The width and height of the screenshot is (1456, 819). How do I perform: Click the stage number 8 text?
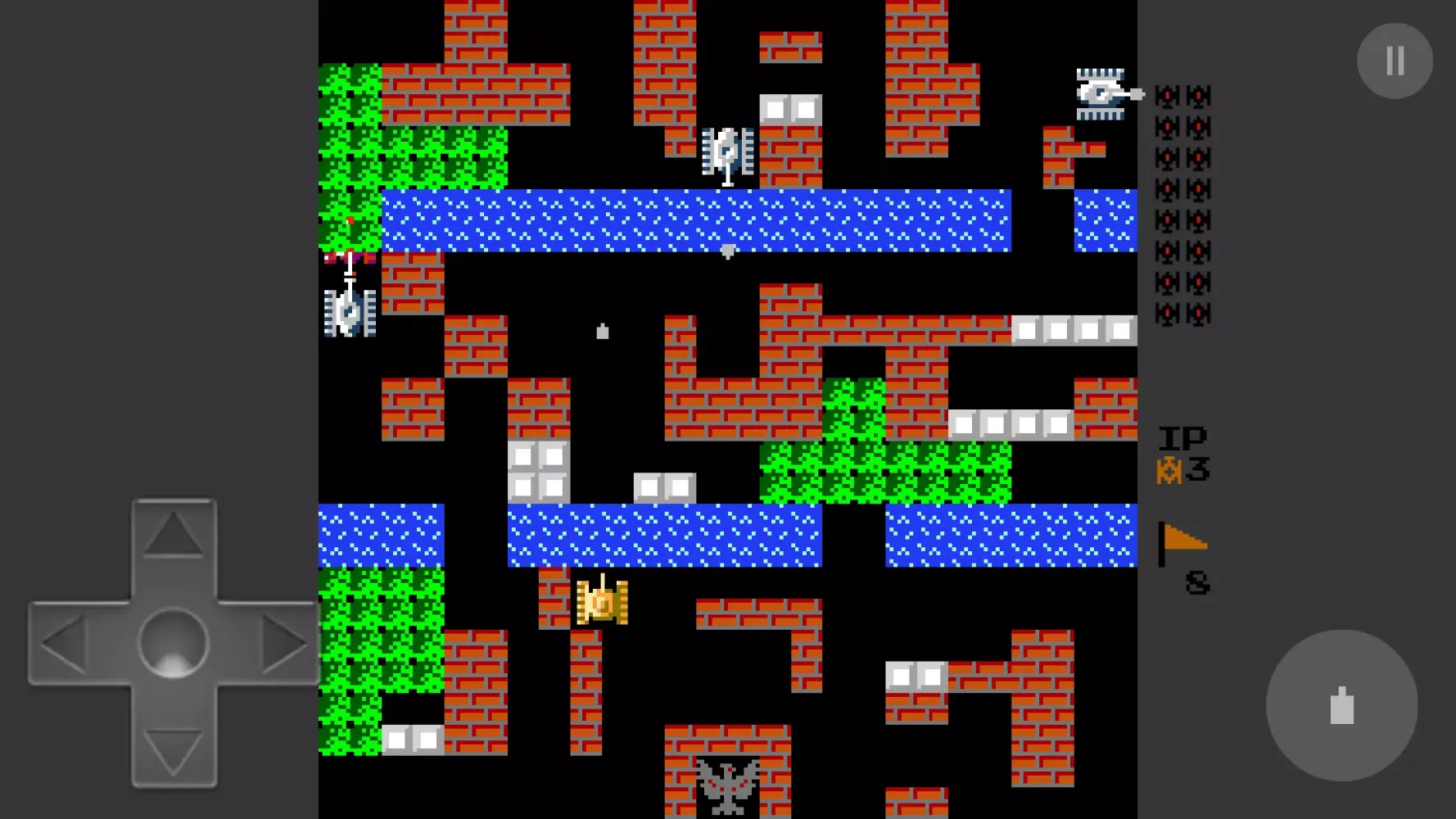(x=1198, y=581)
